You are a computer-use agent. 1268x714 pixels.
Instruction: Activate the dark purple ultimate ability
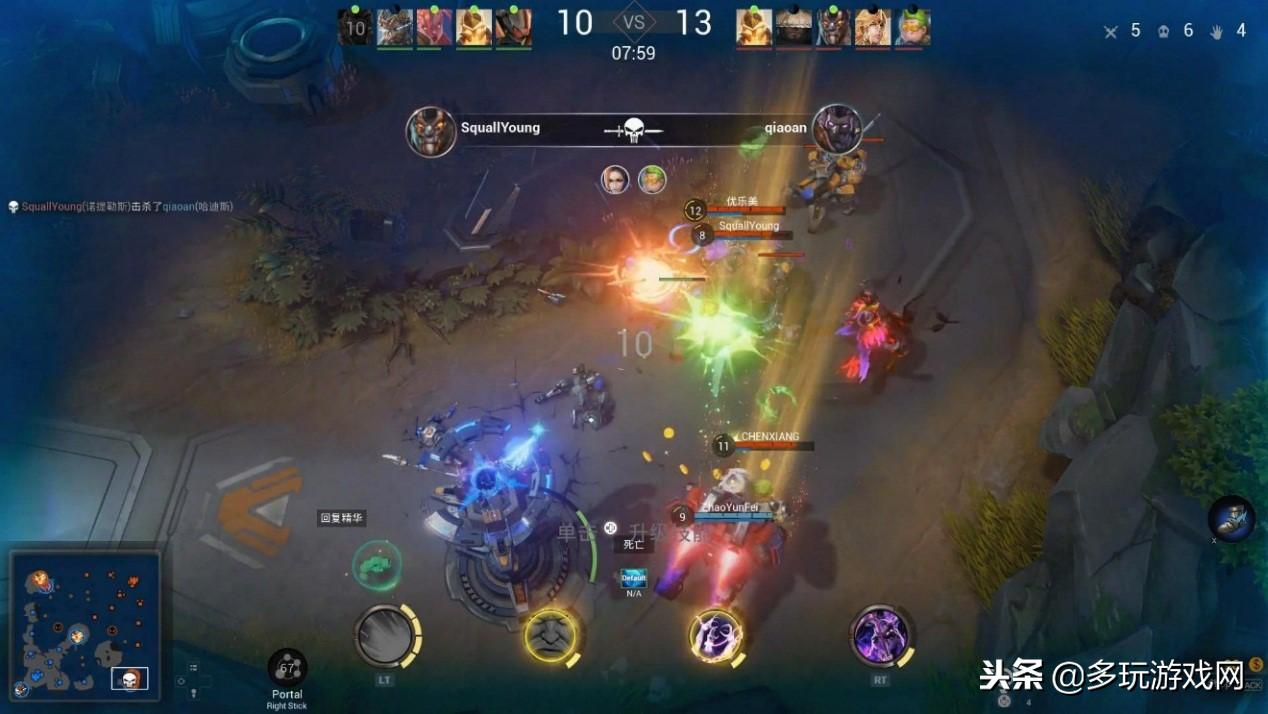point(881,635)
